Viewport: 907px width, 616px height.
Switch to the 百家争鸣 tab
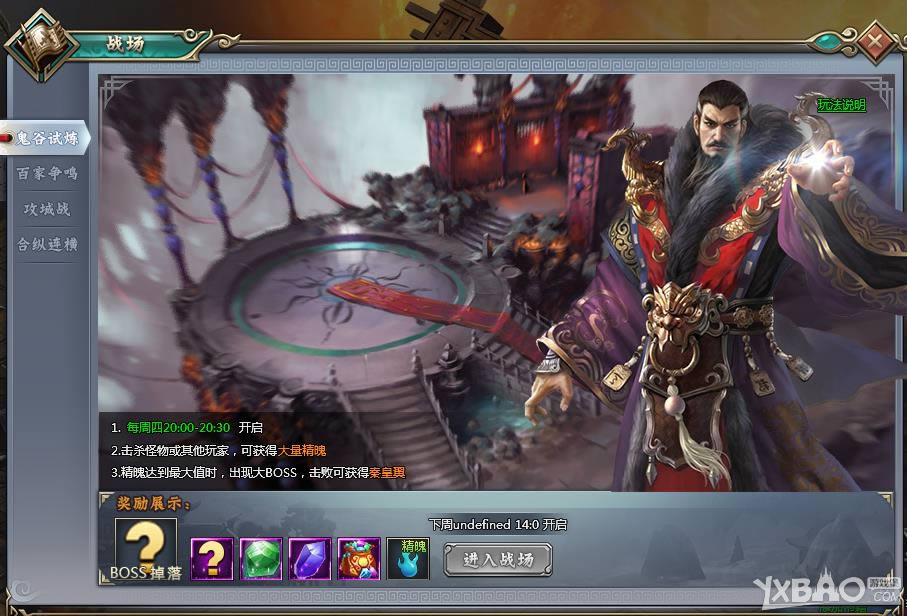pyautogui.click(x=46, y=173)
